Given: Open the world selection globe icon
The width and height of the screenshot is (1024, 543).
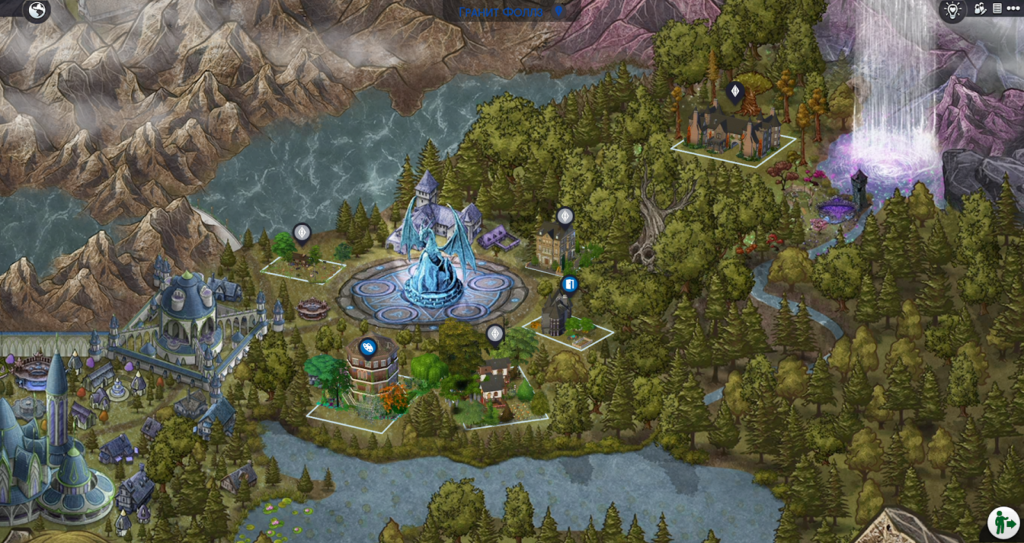Looking at the screenshot, I should pyautogui.click(x=37, y=11).
